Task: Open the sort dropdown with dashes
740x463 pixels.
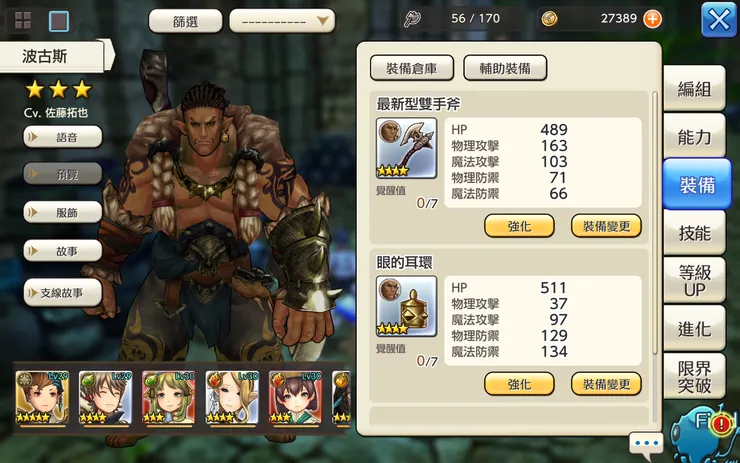Action: click(x=282, y=20)
